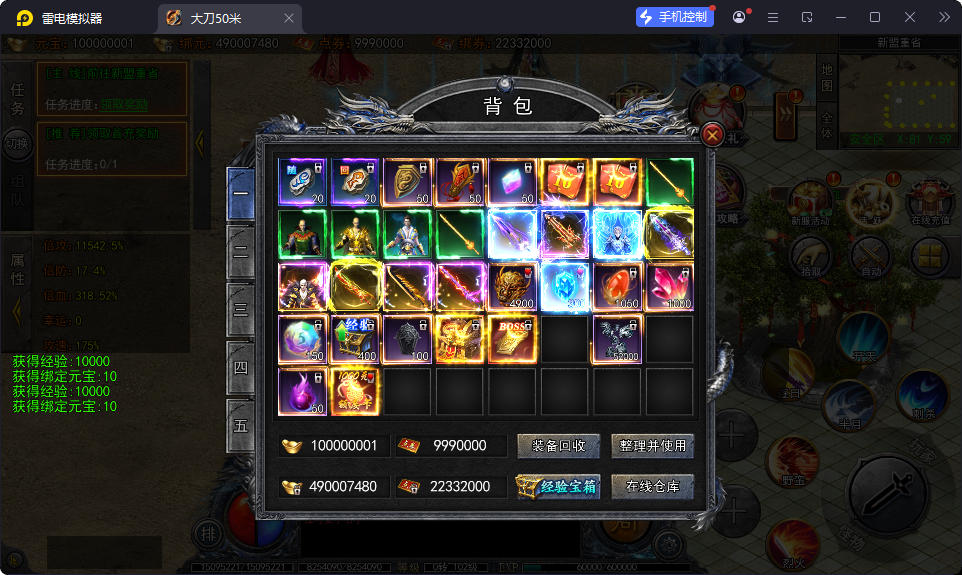Screen dimensions: 962x575
Task: Select the 经验 treasure chest item with 400
Action: coord(355,339)
